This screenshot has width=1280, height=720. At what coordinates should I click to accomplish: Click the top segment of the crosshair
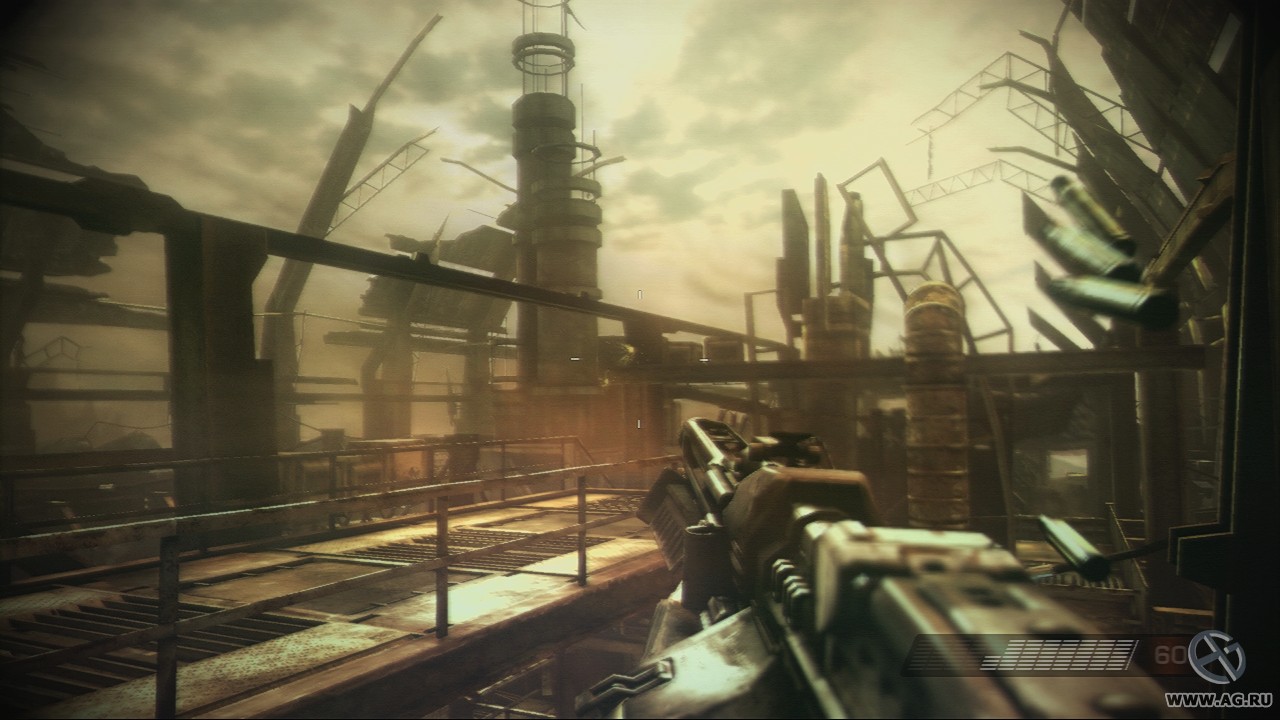point(640,294)
